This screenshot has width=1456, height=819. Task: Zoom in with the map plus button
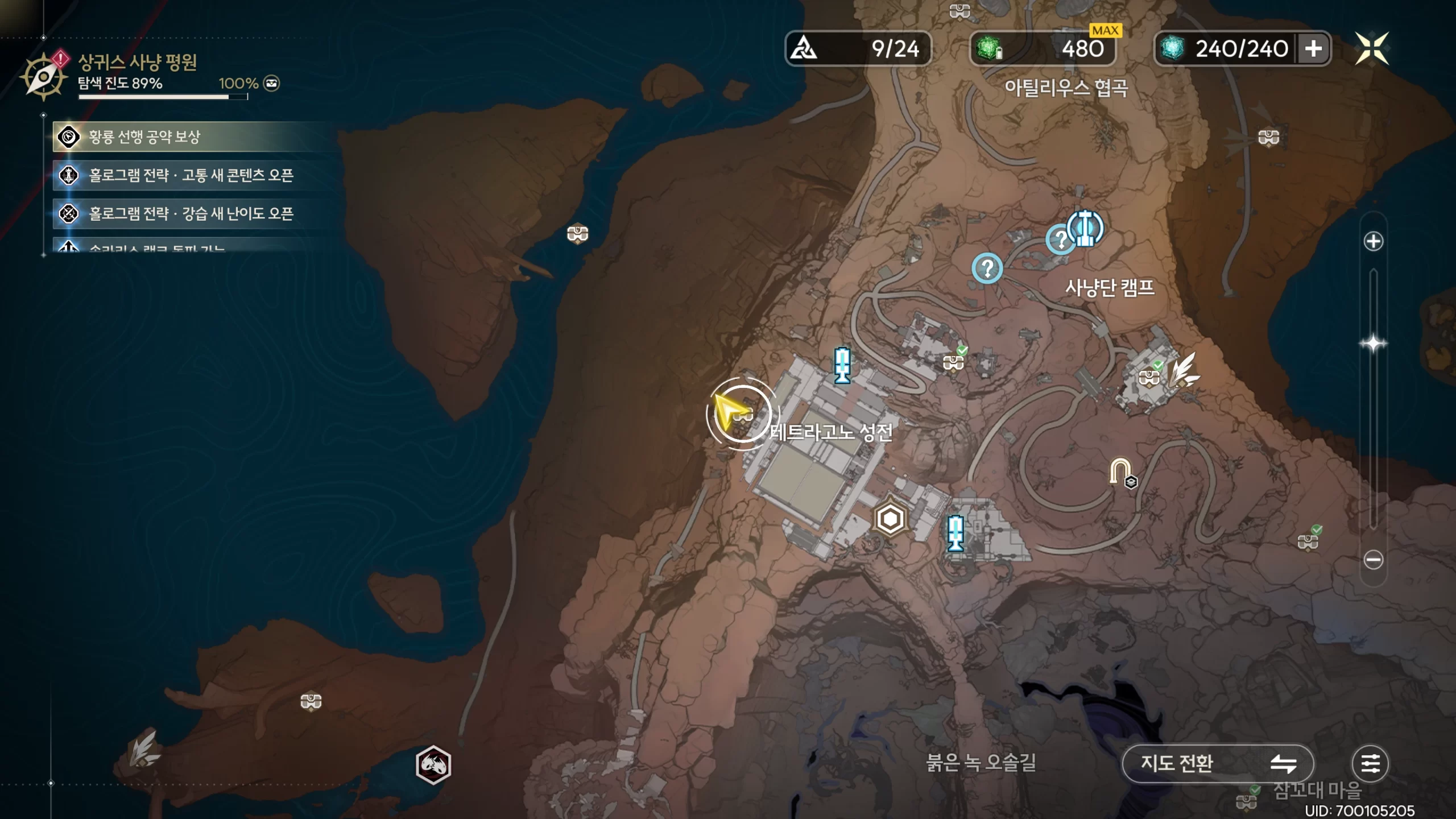1373,241
